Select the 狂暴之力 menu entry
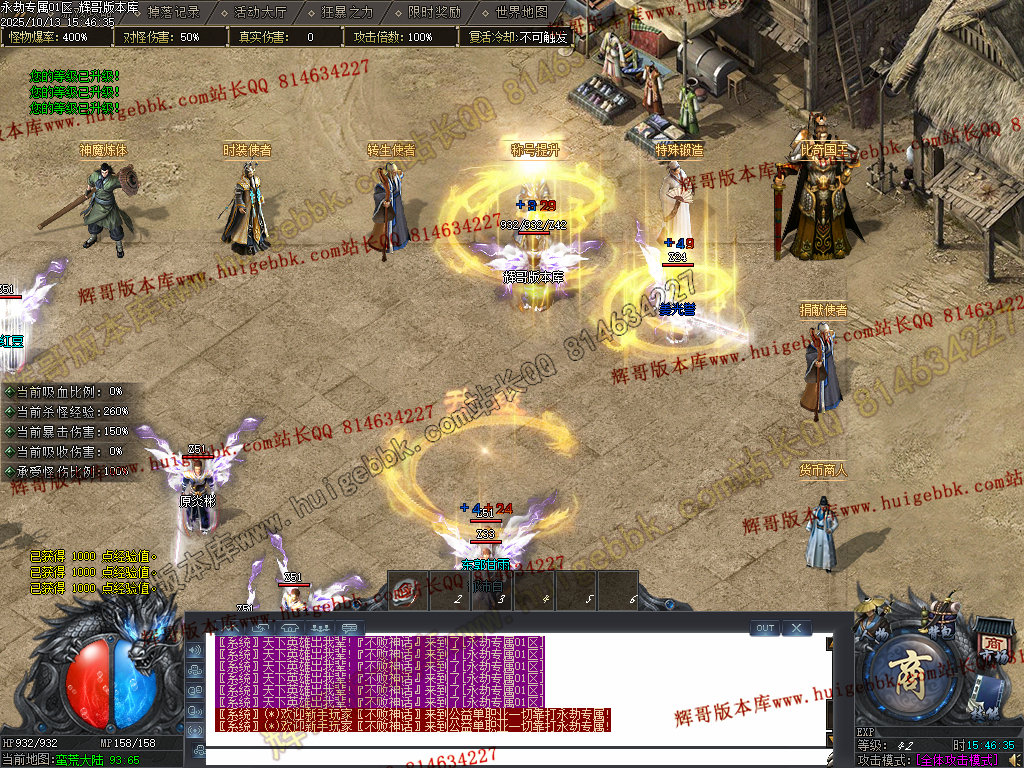This screenshot has width=1024, height=768. click(347, 13)
